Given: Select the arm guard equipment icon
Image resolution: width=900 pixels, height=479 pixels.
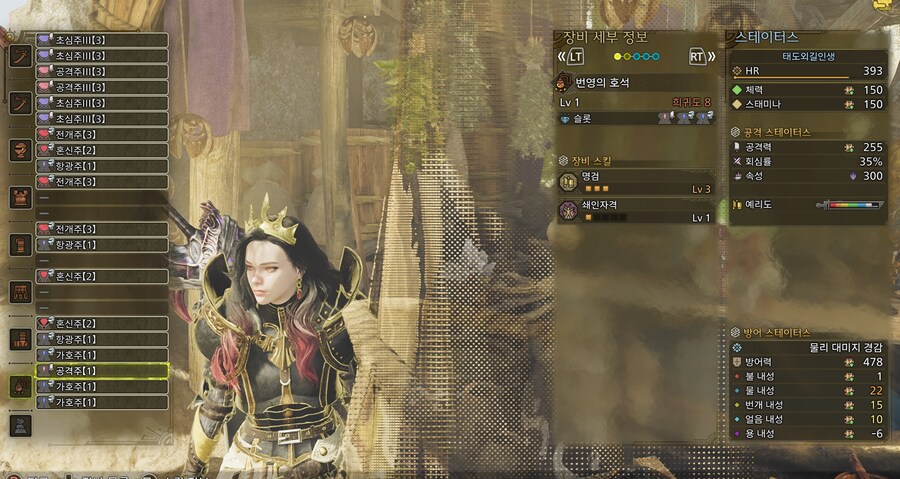Looking at the screenshot, I should pyautogui.click(x=21, y=245).
